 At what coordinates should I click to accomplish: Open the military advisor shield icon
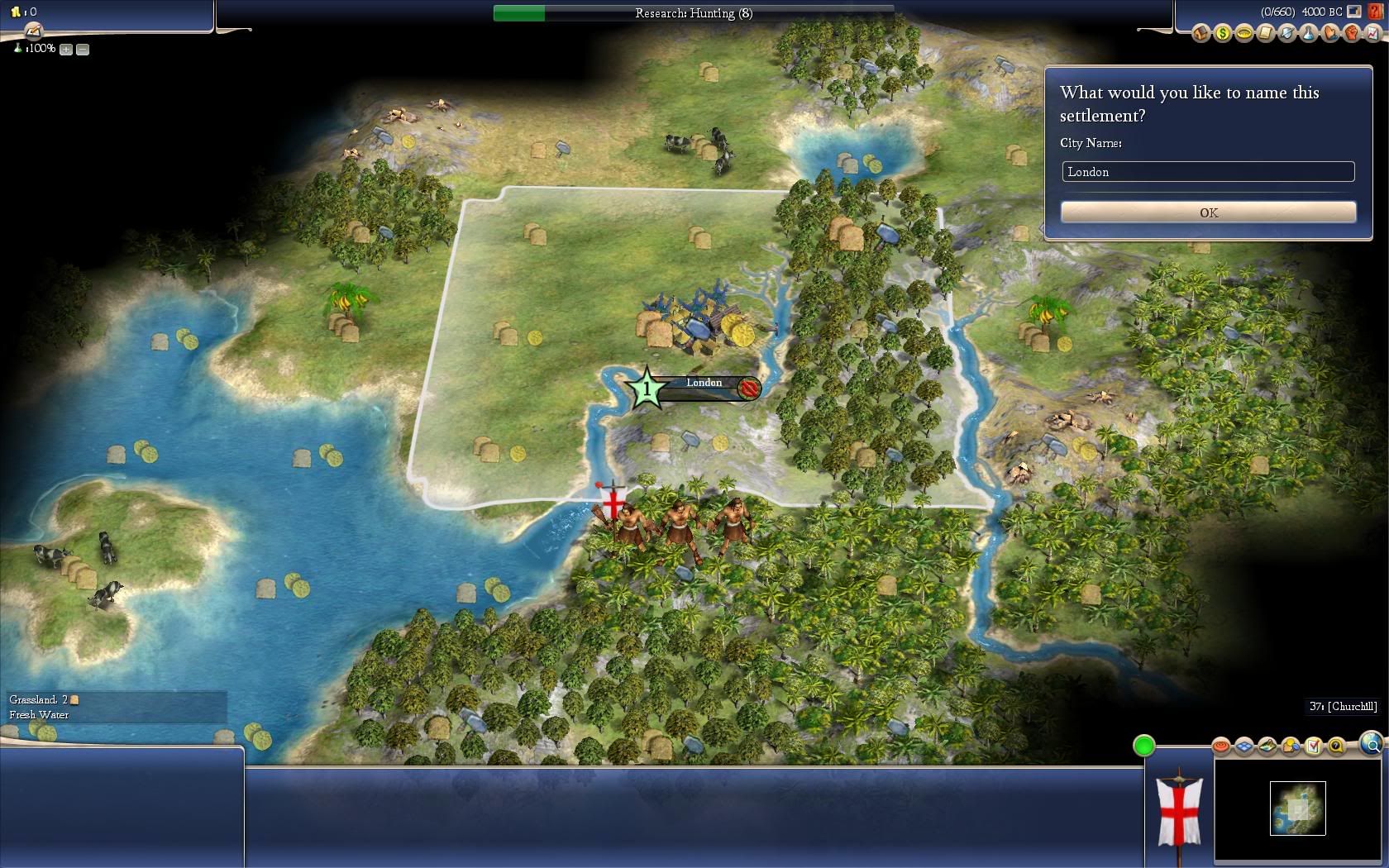pos(1286,33)
